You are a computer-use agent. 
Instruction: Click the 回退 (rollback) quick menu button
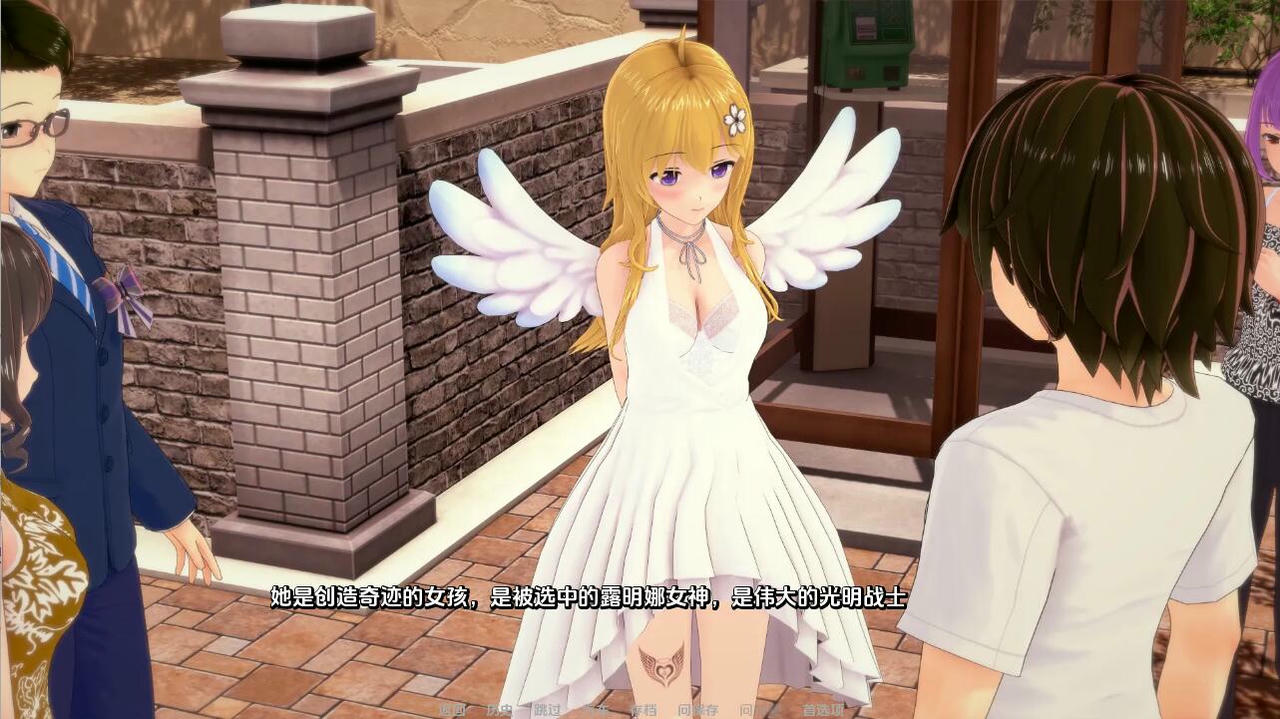[x=452, y=710]
